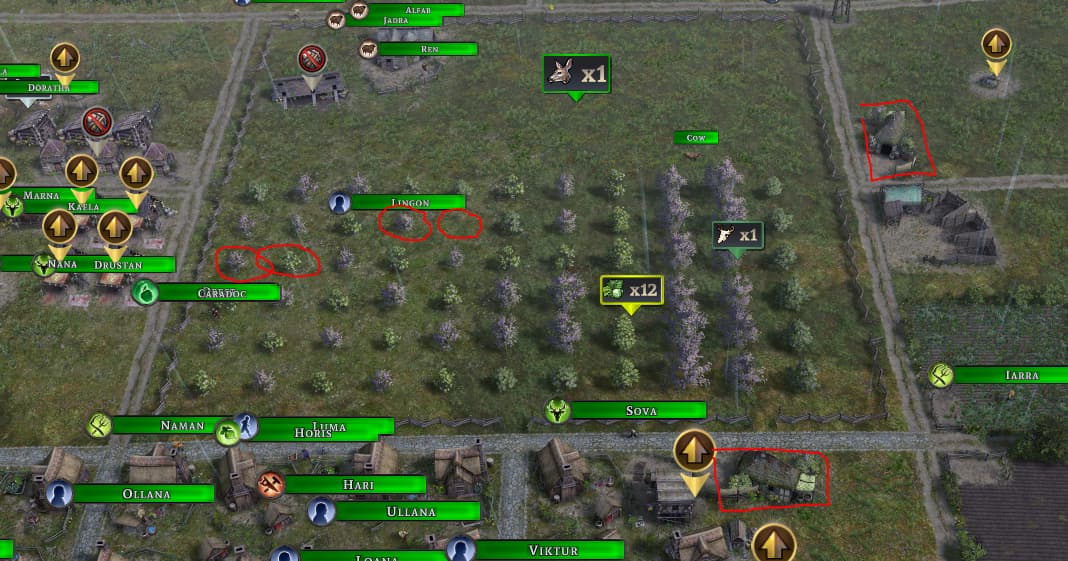
Task: Select villager Ollana's name label
Action: [x=146, y=494]
